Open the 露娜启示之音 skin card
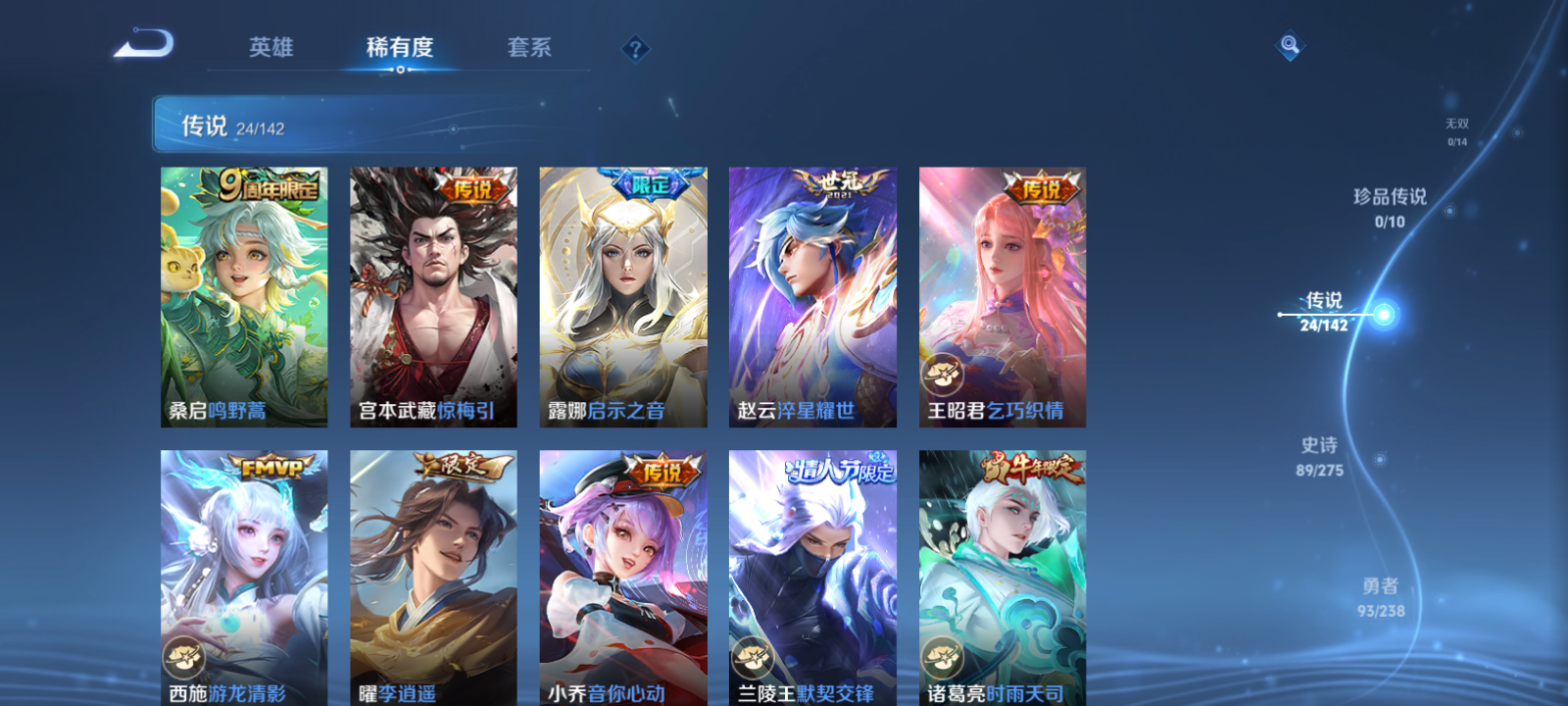 (624, 294)
